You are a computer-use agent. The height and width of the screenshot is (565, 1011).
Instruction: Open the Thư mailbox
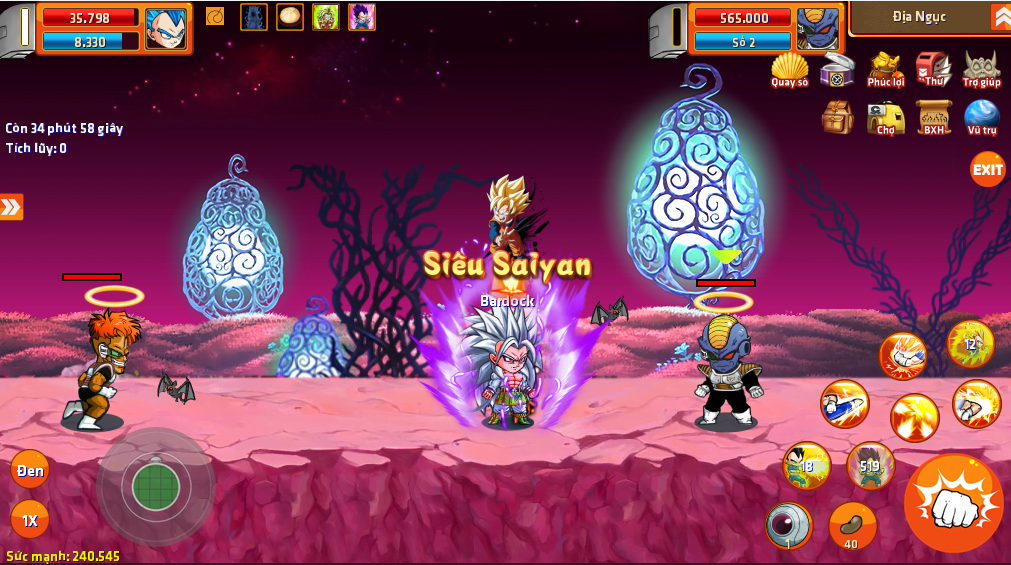tap(934, 69)
